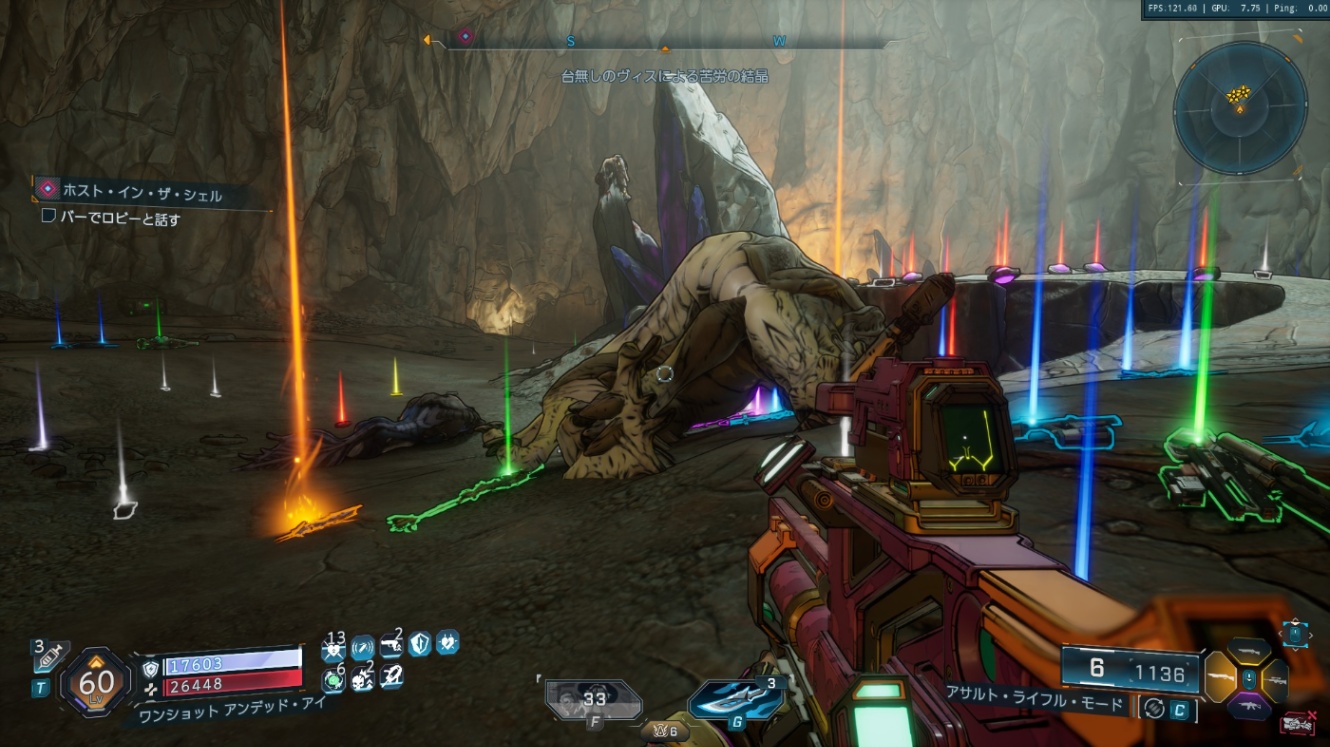Switch to the right weapon wheel slot
Screen dimensions: 1330x747
pyautogui.click(x=1276, y=680)
